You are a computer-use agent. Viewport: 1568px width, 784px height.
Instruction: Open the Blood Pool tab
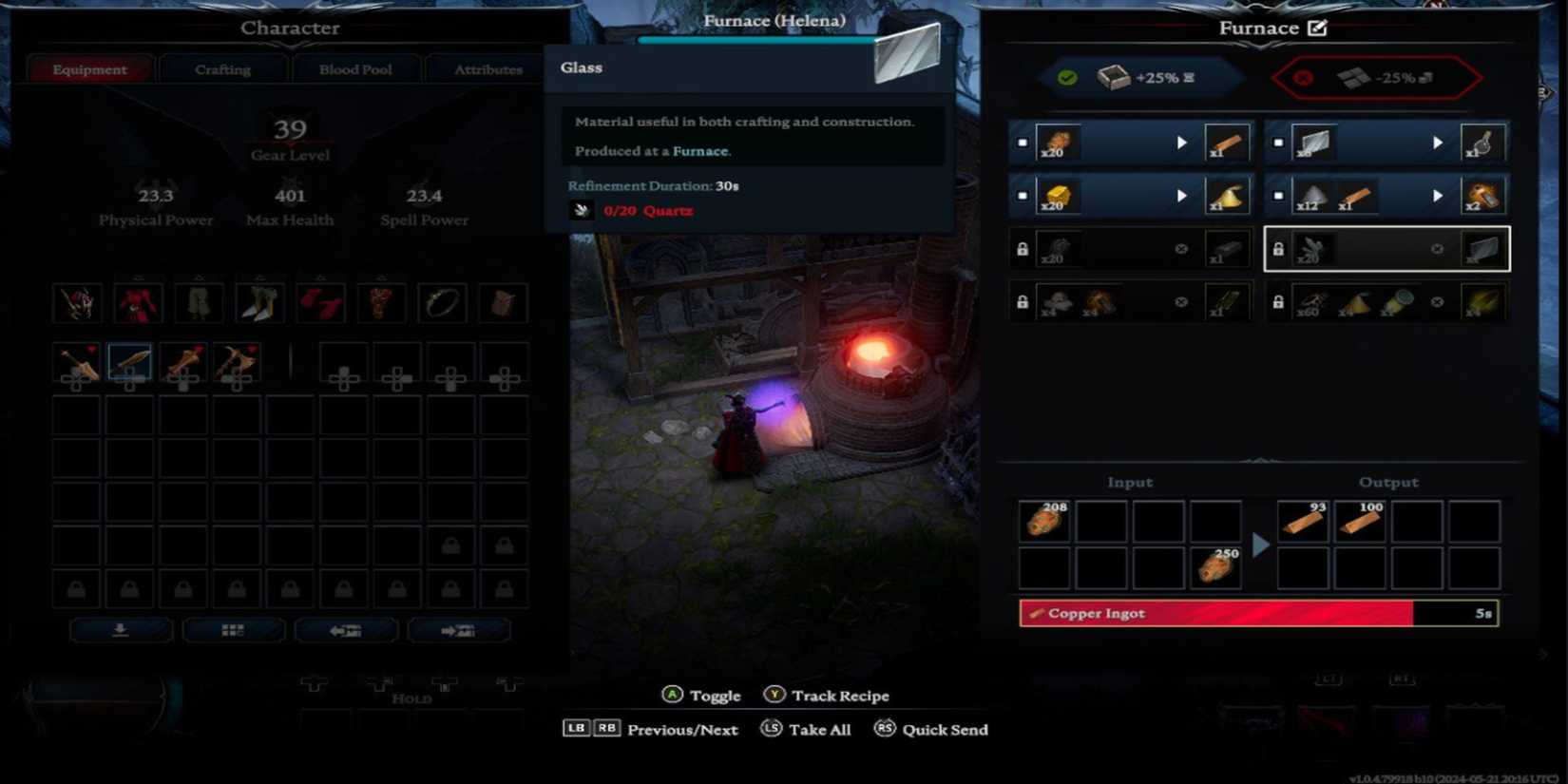[355, 68]
